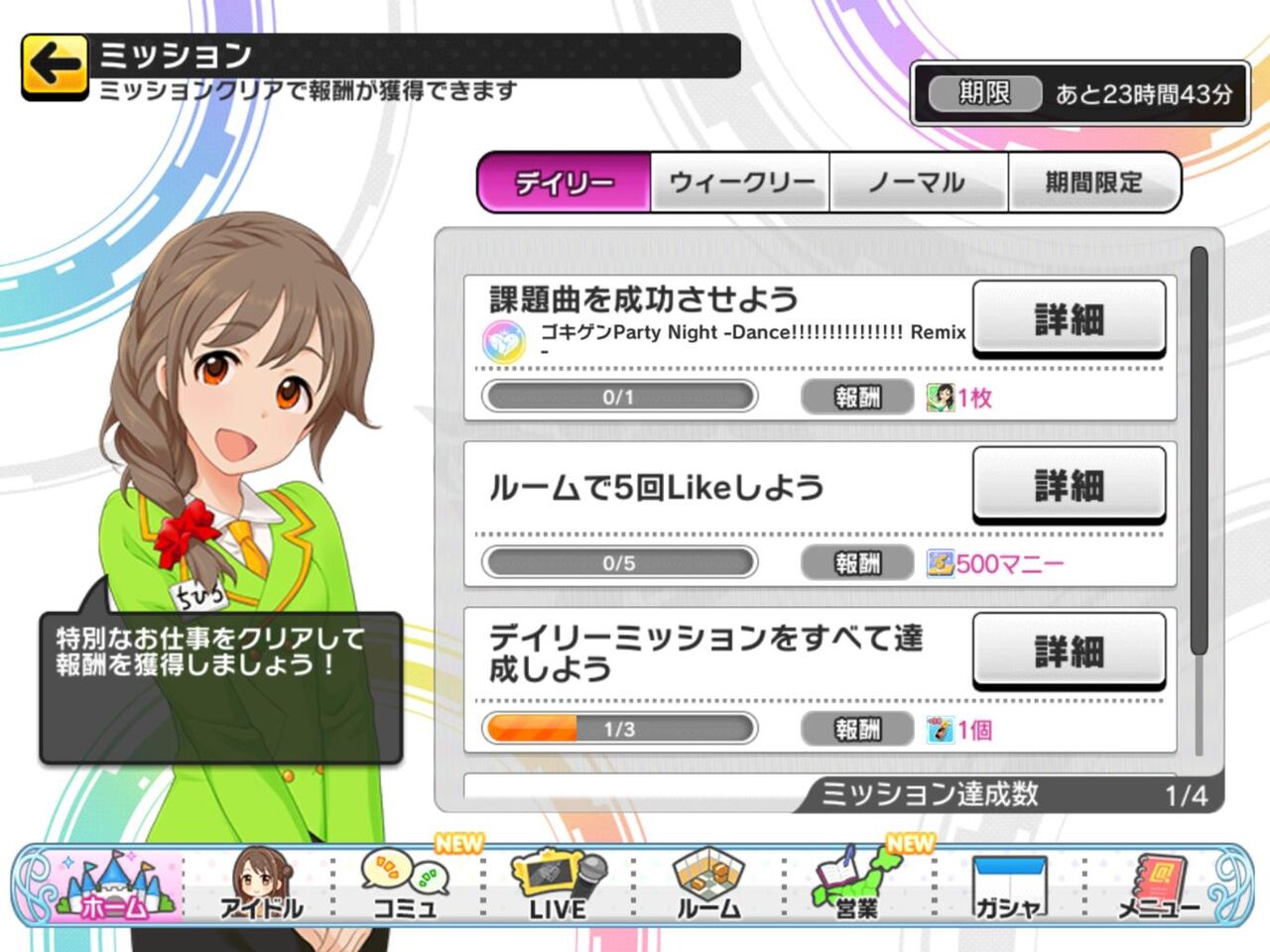Switch to the ノーマル tab
This screenshot has height=952, width=1270.
(918, 182)
